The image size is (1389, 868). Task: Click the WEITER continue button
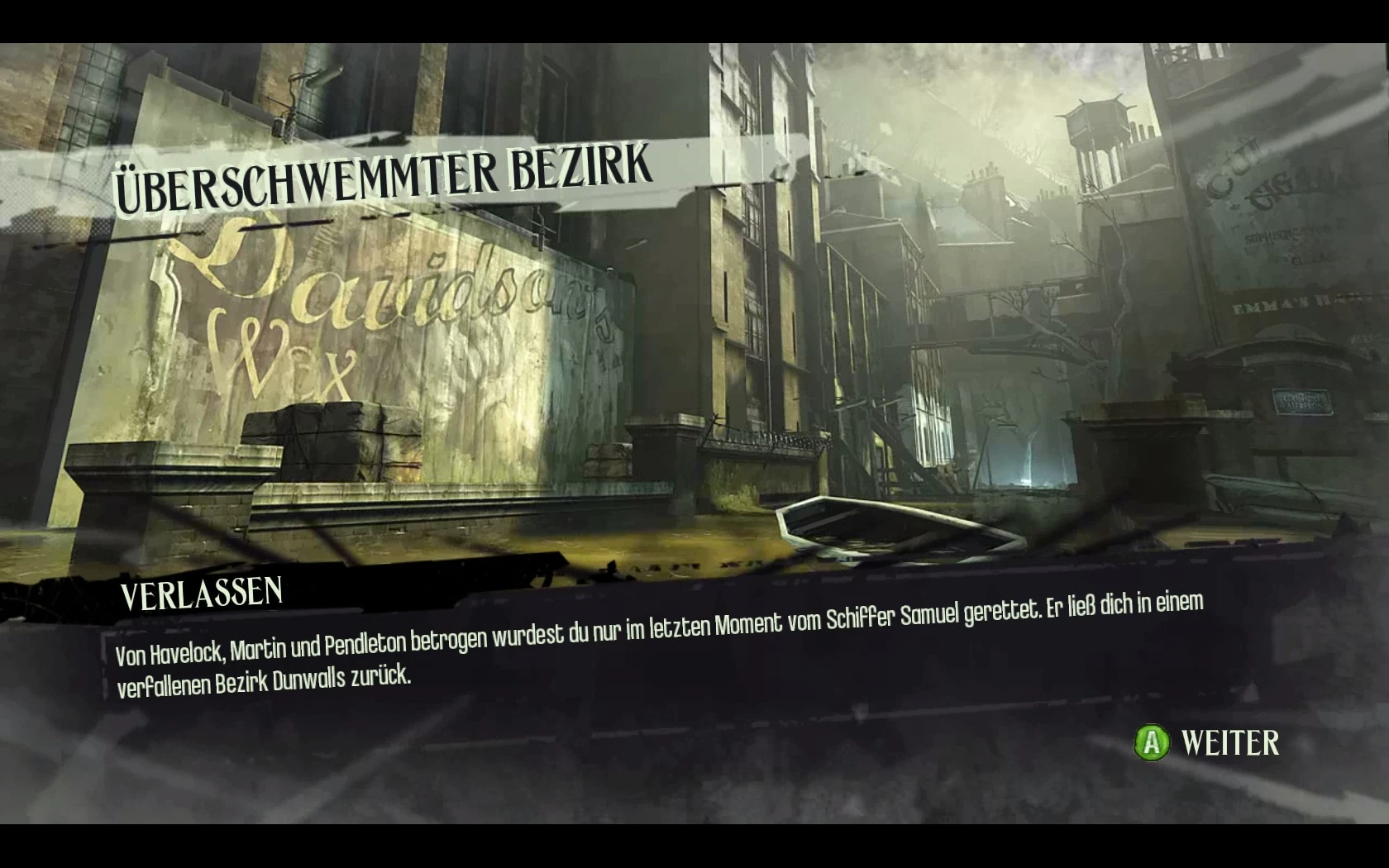(x=1229, y=743)
